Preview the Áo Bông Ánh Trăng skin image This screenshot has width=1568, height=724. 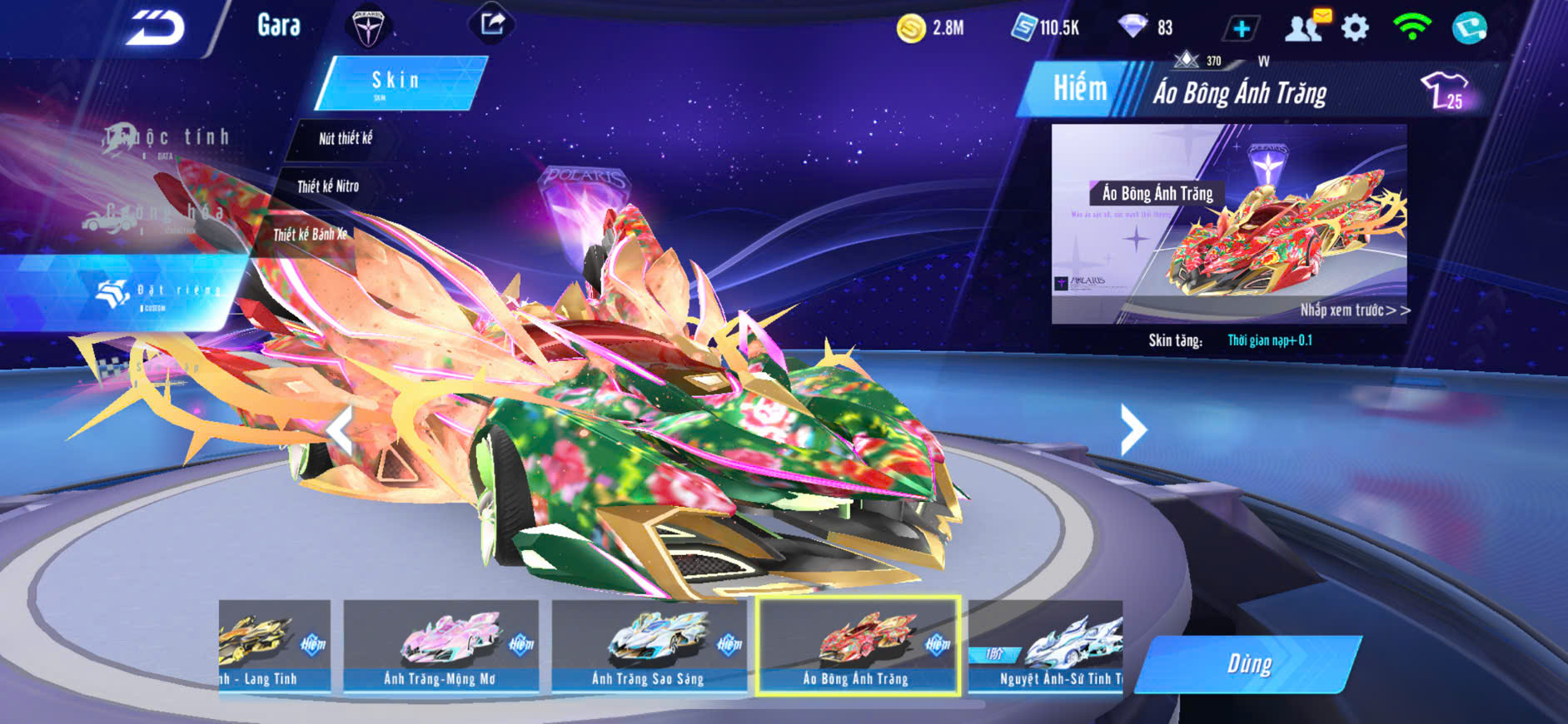[x=1228, y=223]
